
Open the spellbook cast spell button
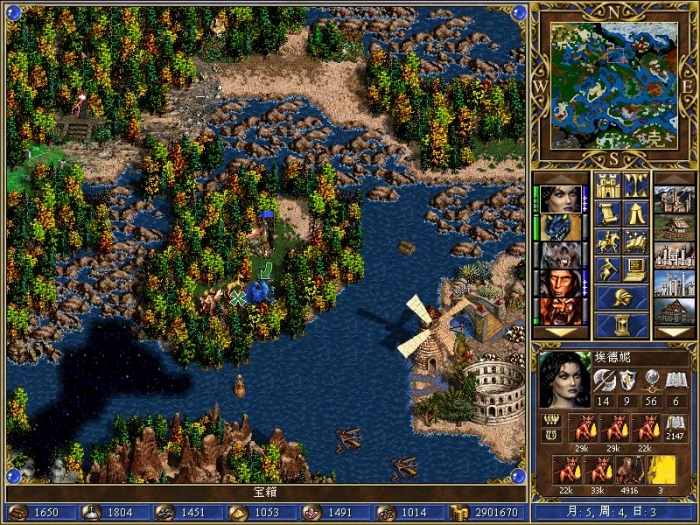pos(636,241)
